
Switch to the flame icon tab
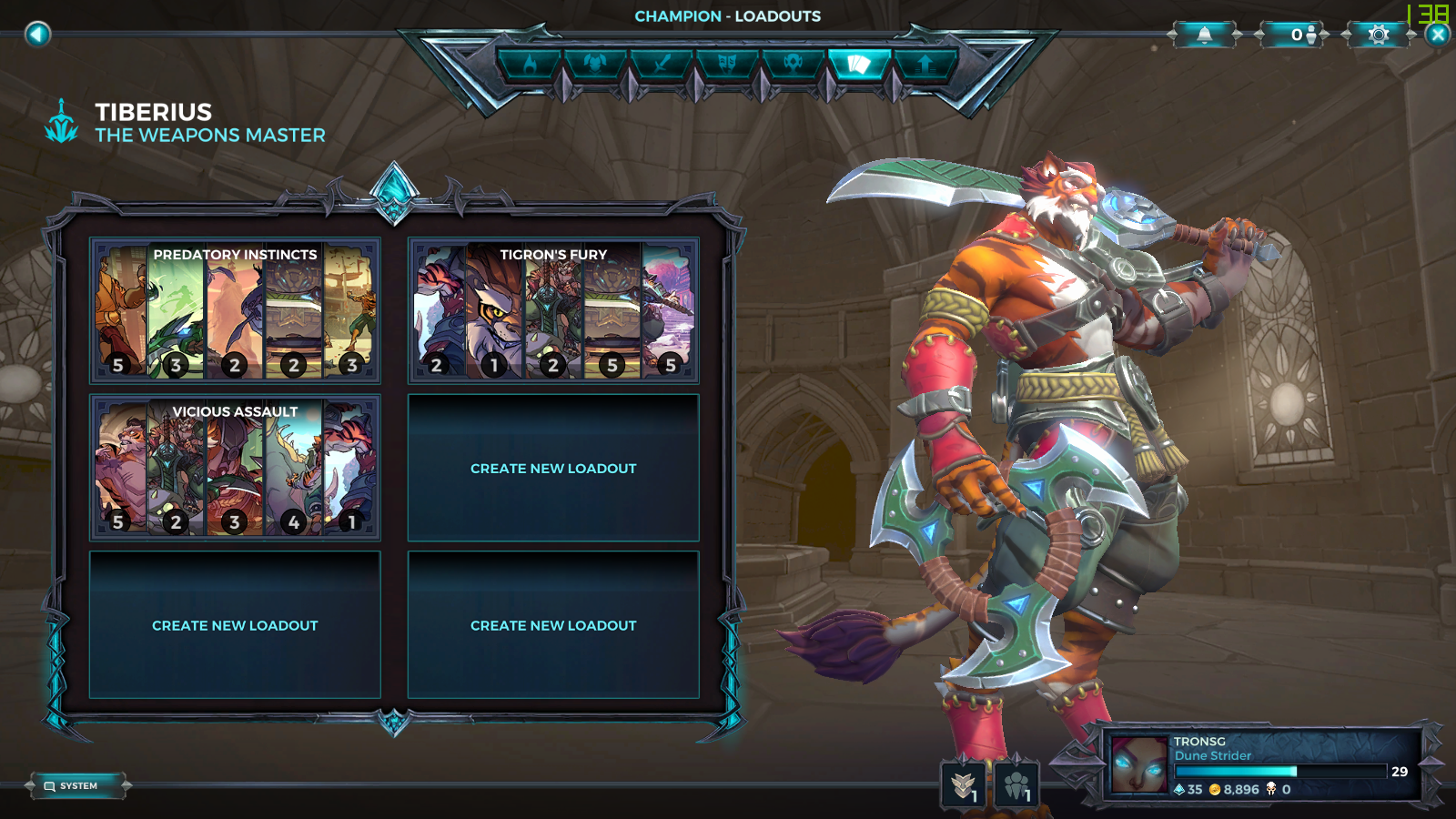(530, 64)
